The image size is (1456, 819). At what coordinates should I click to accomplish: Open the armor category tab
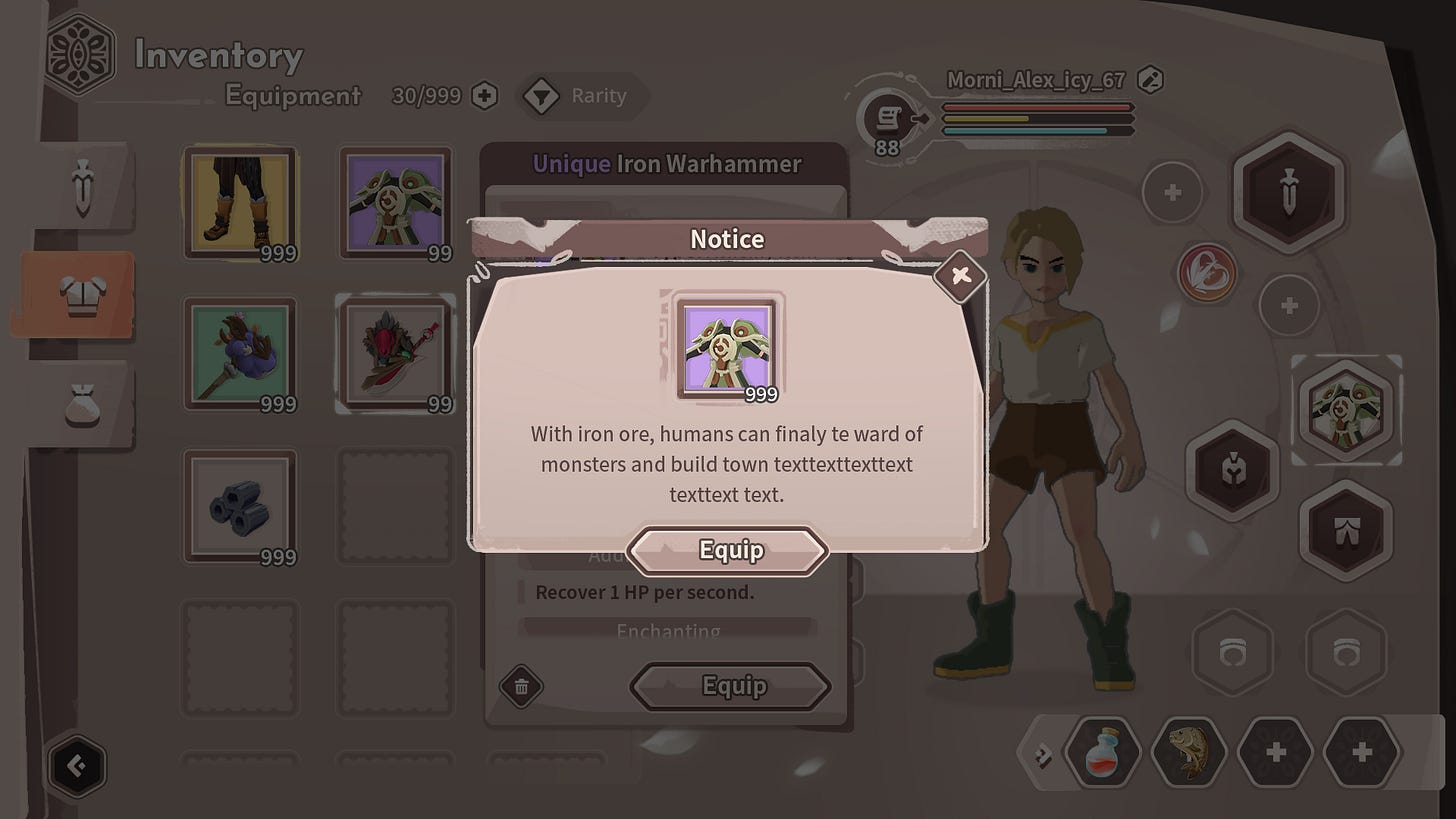(77, 295)
